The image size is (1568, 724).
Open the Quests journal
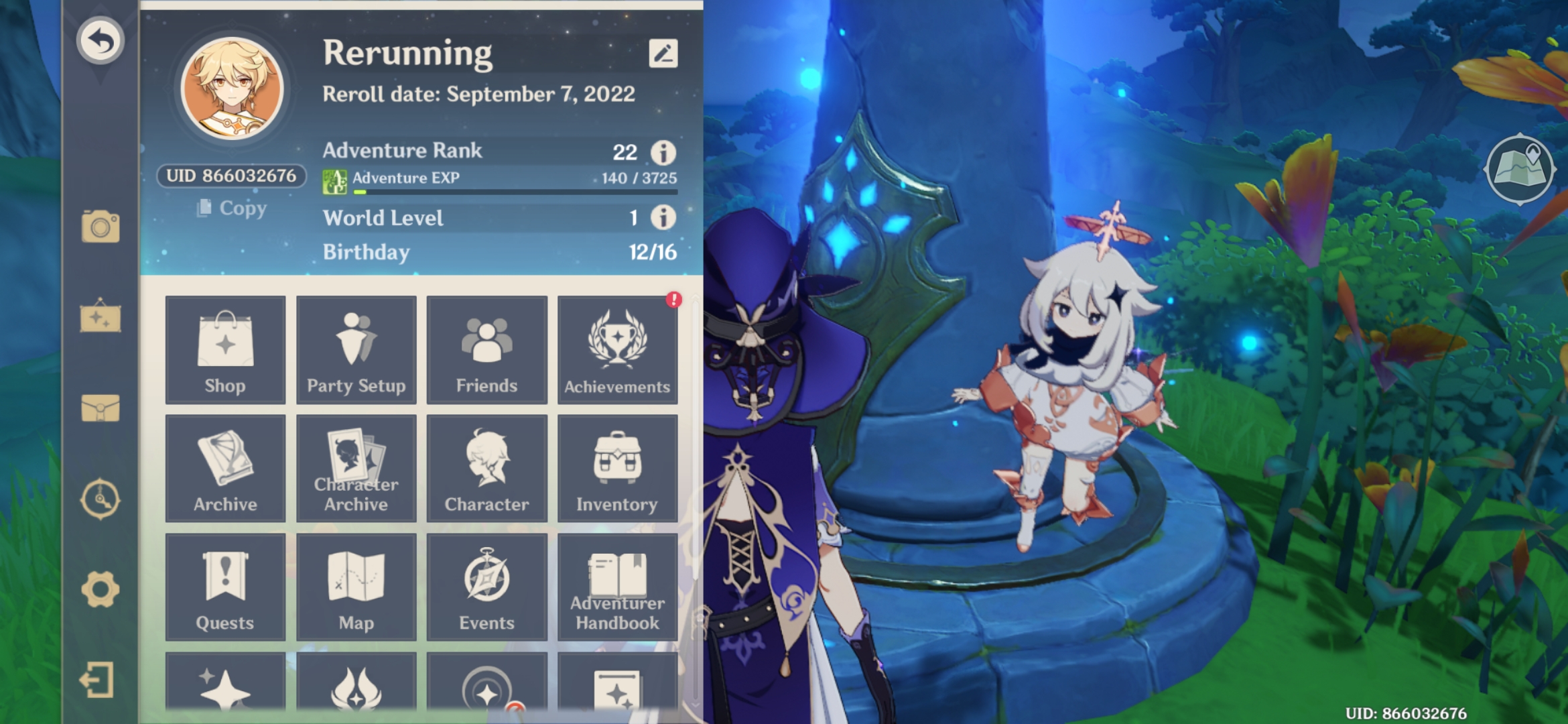coord(224,586)
